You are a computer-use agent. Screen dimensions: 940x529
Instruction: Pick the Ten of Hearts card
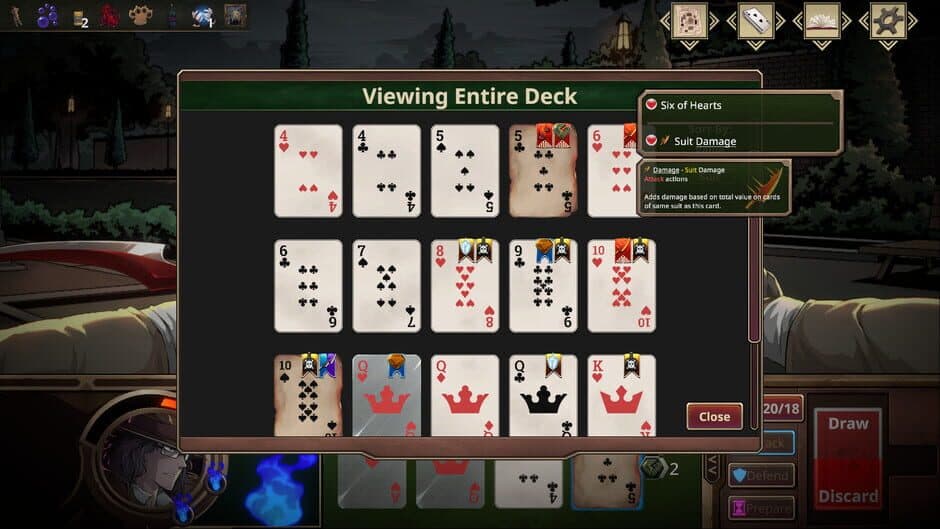pos(621,285)
